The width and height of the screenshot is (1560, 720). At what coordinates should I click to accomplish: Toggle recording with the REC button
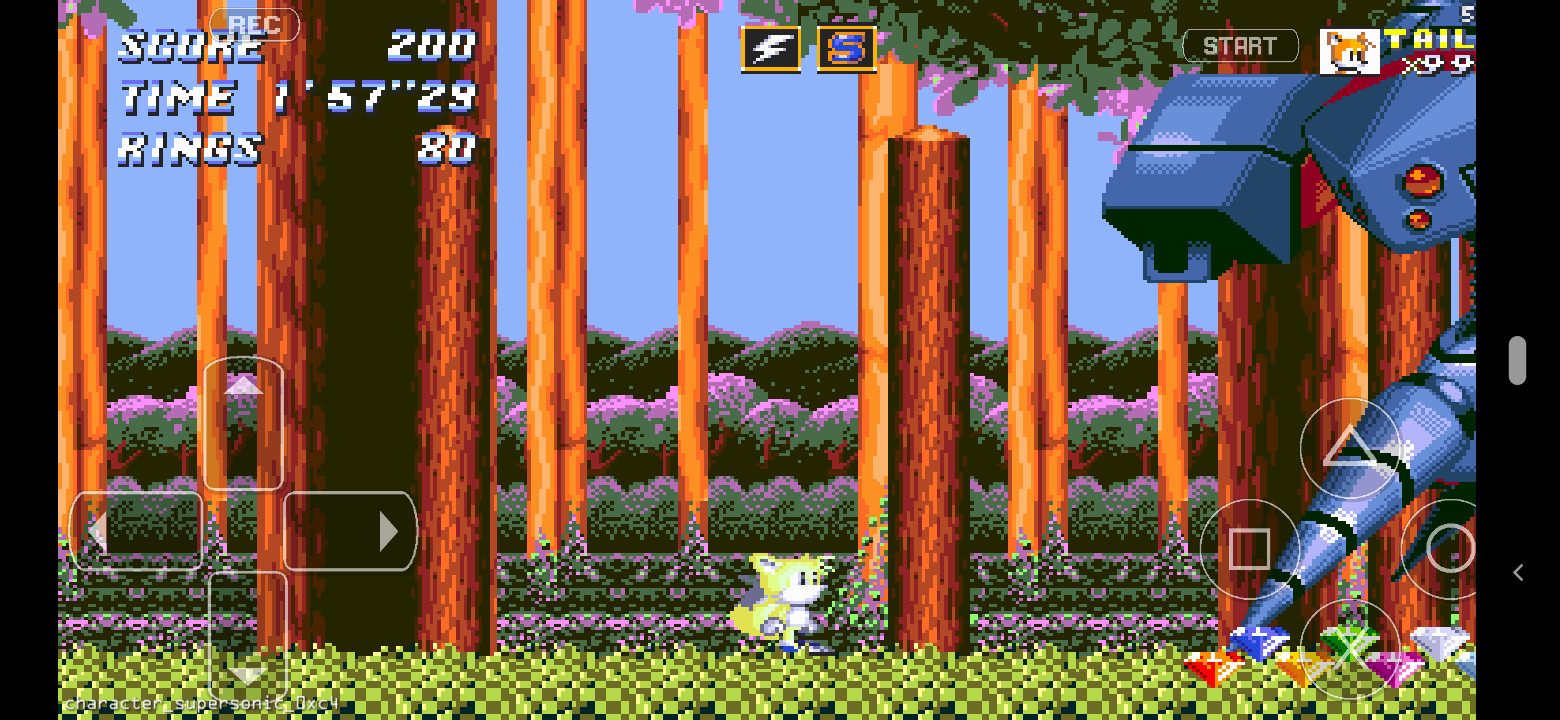point(255,25)
